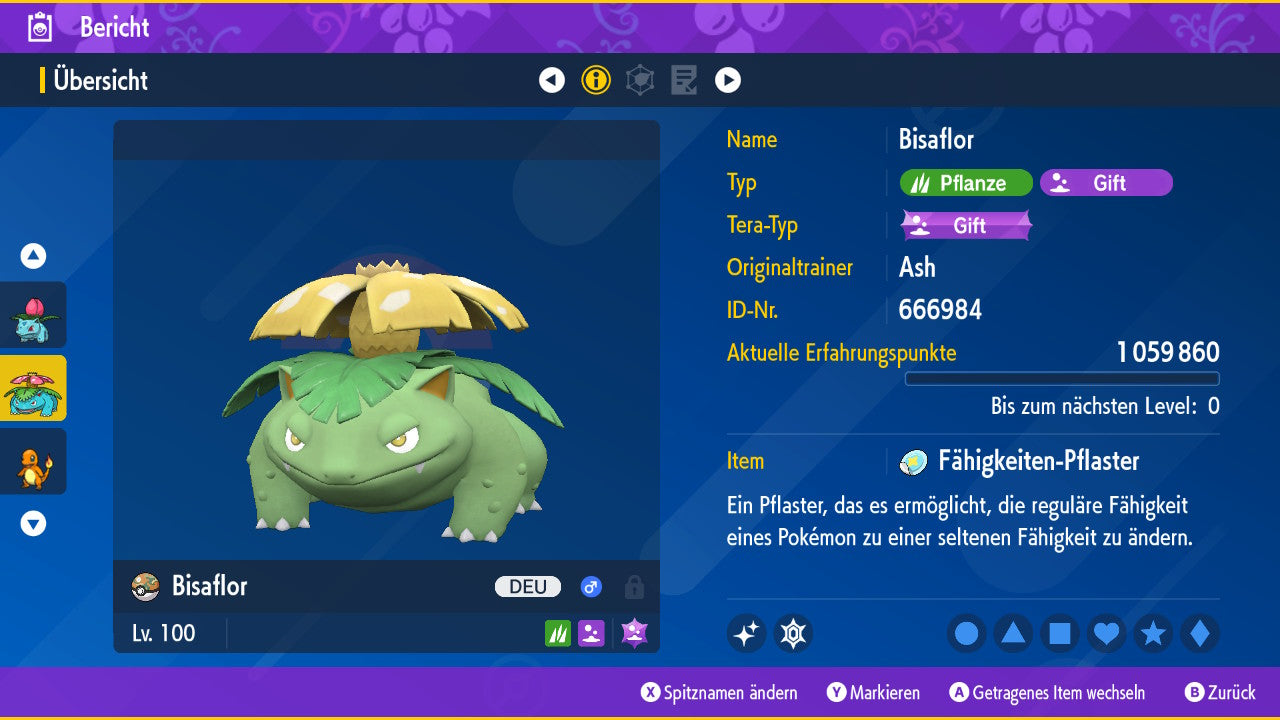Toggle the triangle marking

(x=1013, y=634)
